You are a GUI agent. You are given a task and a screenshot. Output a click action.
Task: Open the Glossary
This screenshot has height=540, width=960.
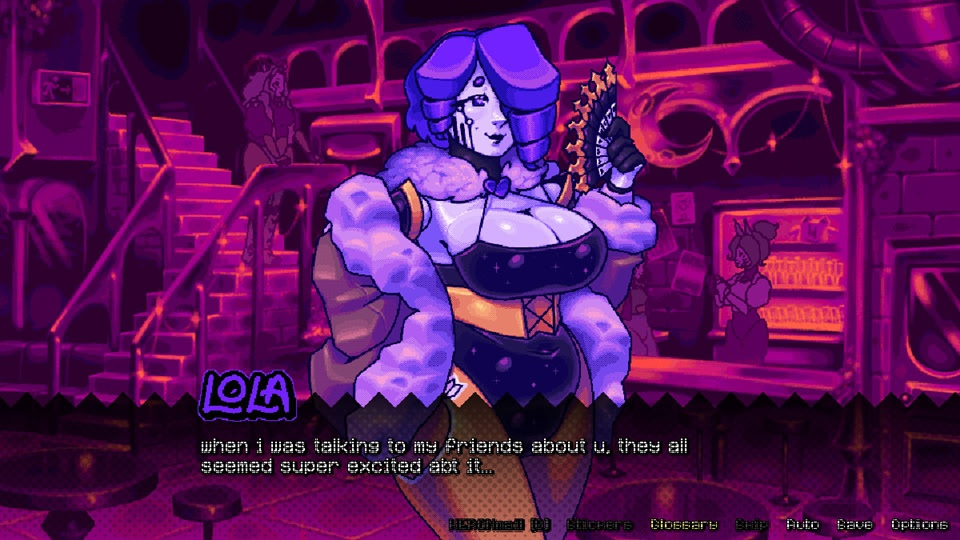tap(684, 524)
